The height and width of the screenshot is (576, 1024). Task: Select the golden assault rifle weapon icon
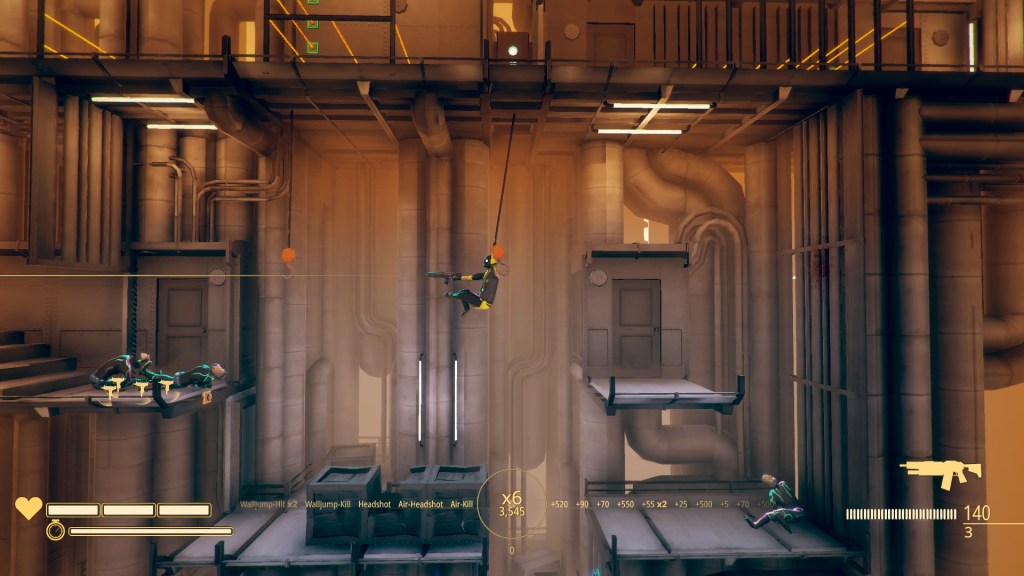[x=939, y=473]
